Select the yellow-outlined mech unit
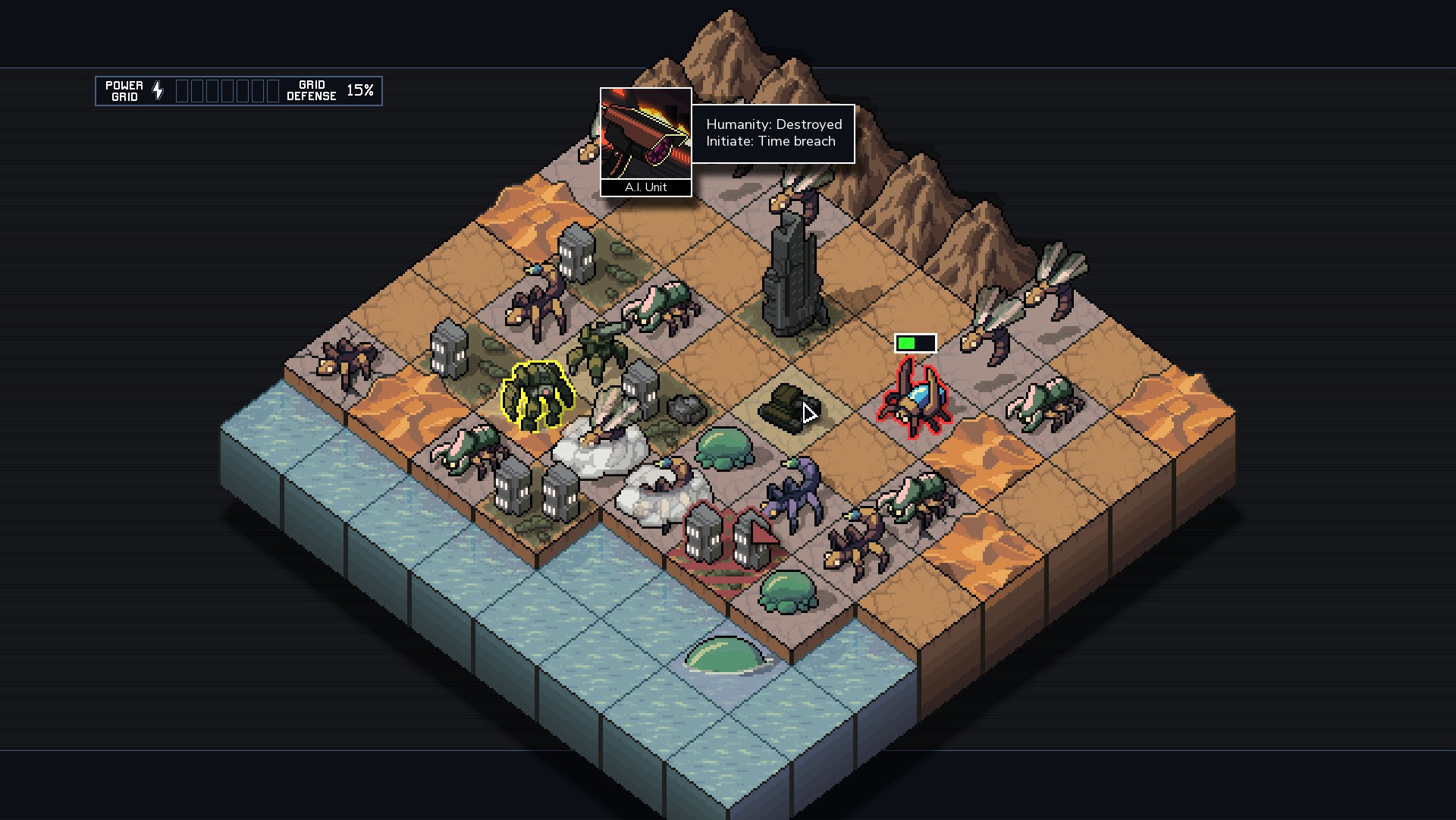The image size is (1456, 820). [536, 396]
